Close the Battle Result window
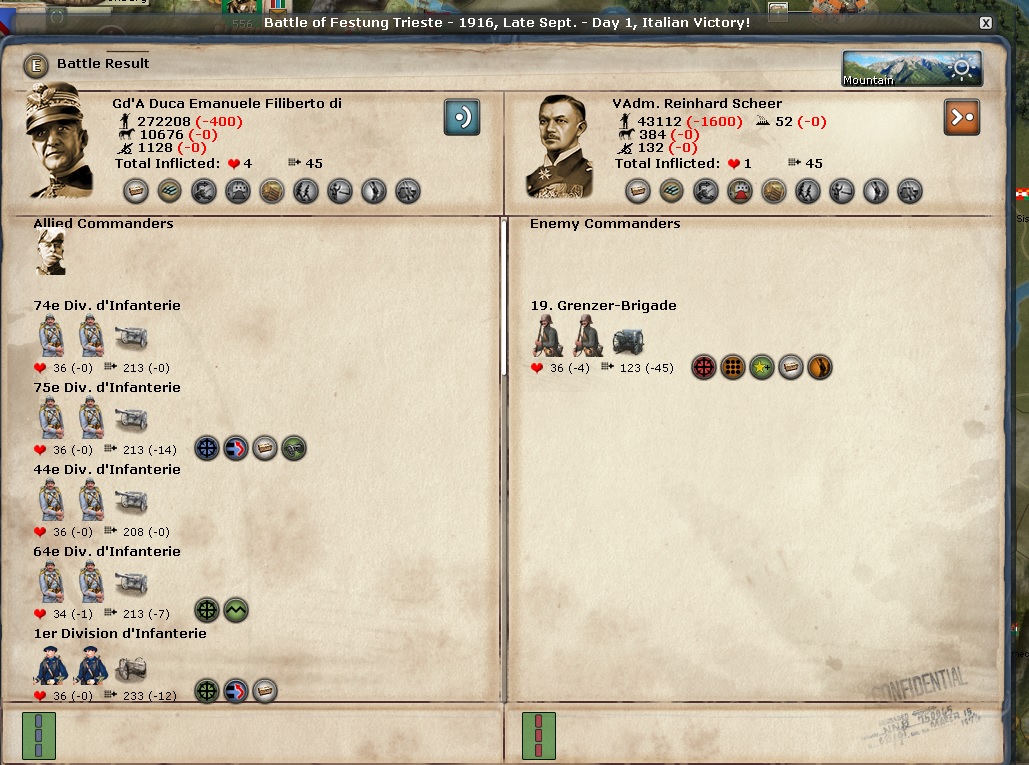Viewport: 1029px width, 765px height. pyautogui.click(x=986, y=23)
